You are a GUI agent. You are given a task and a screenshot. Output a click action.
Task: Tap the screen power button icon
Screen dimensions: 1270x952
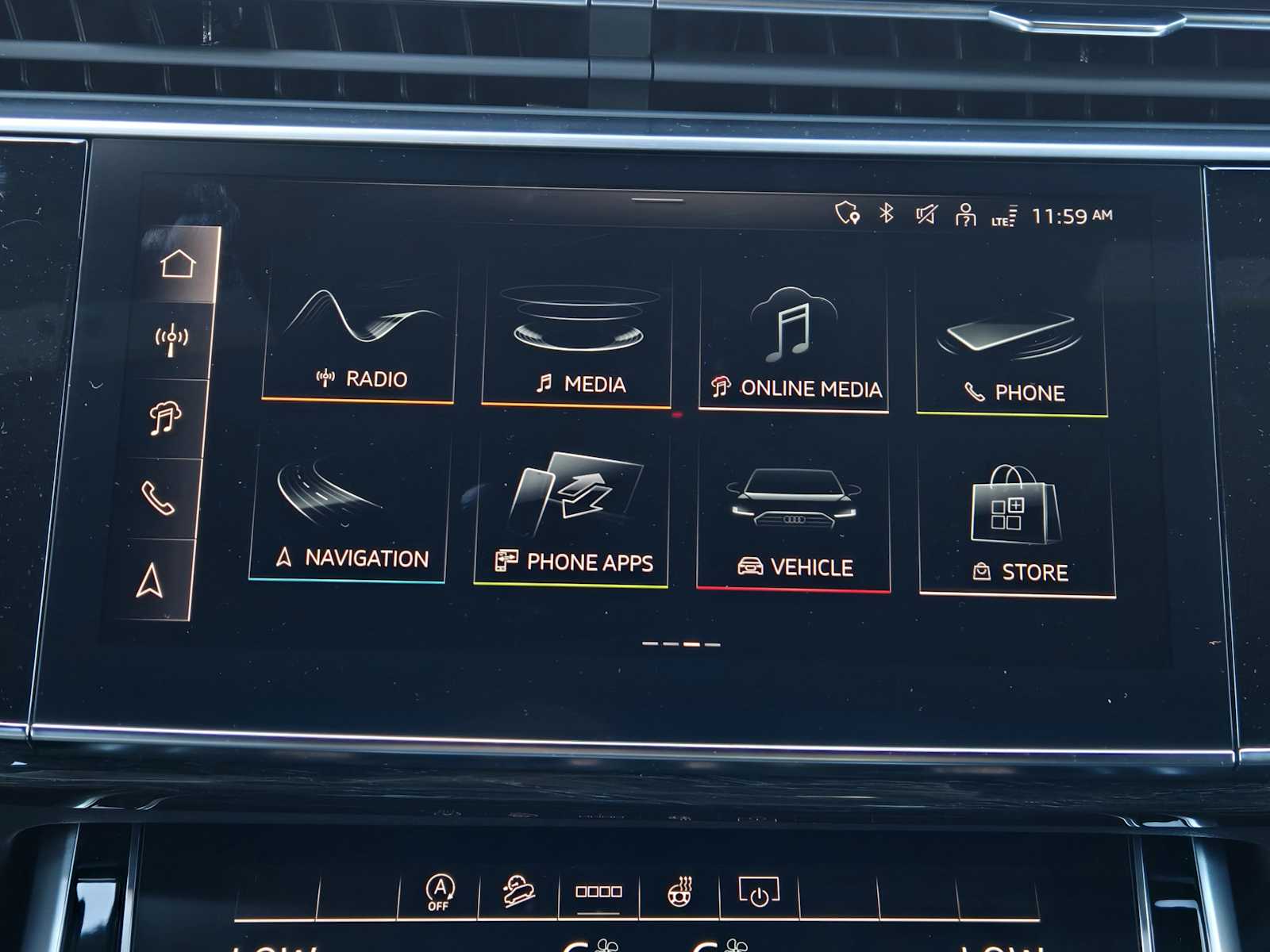point(759,892)
